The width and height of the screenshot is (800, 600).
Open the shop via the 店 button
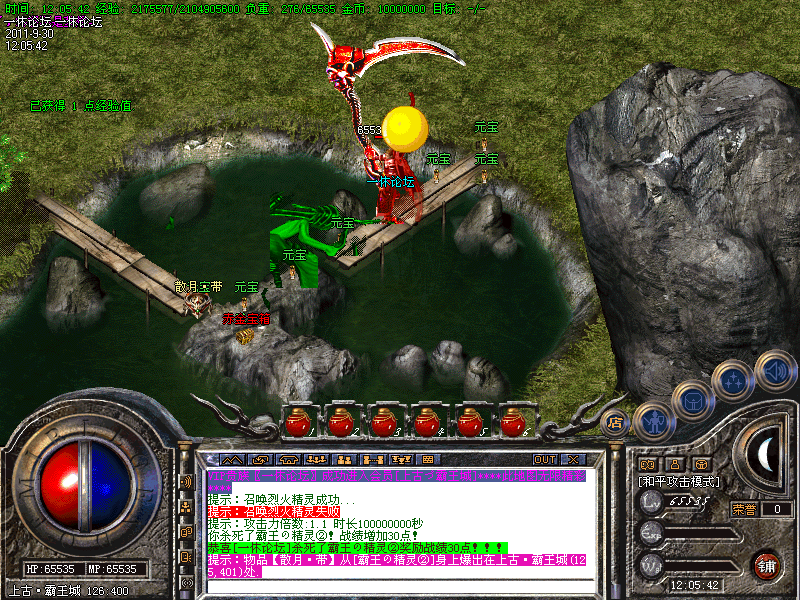click(x=617, y=422)
